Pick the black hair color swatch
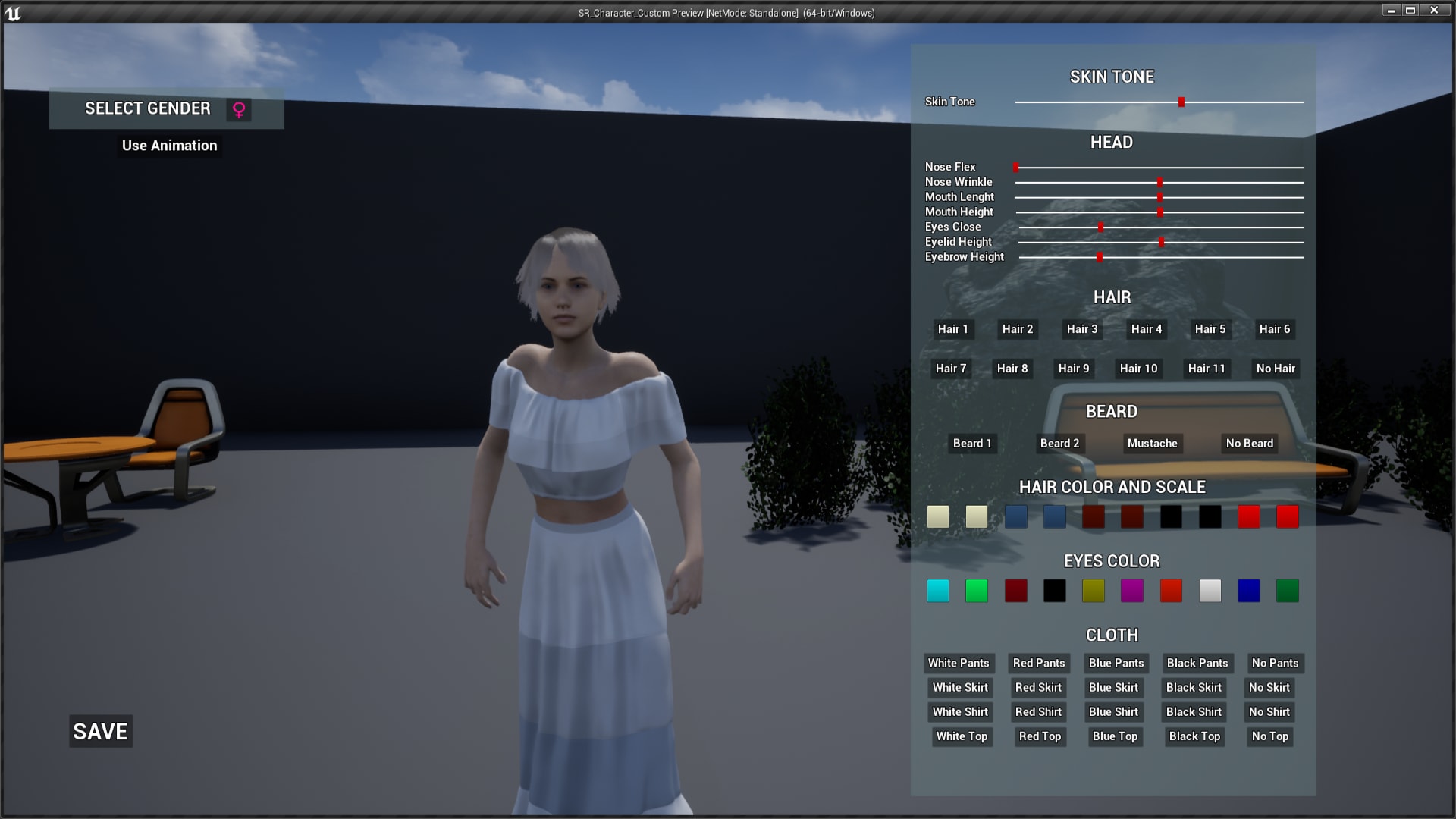Viewport: 1456px width, 819px height. pos(1171,516)
